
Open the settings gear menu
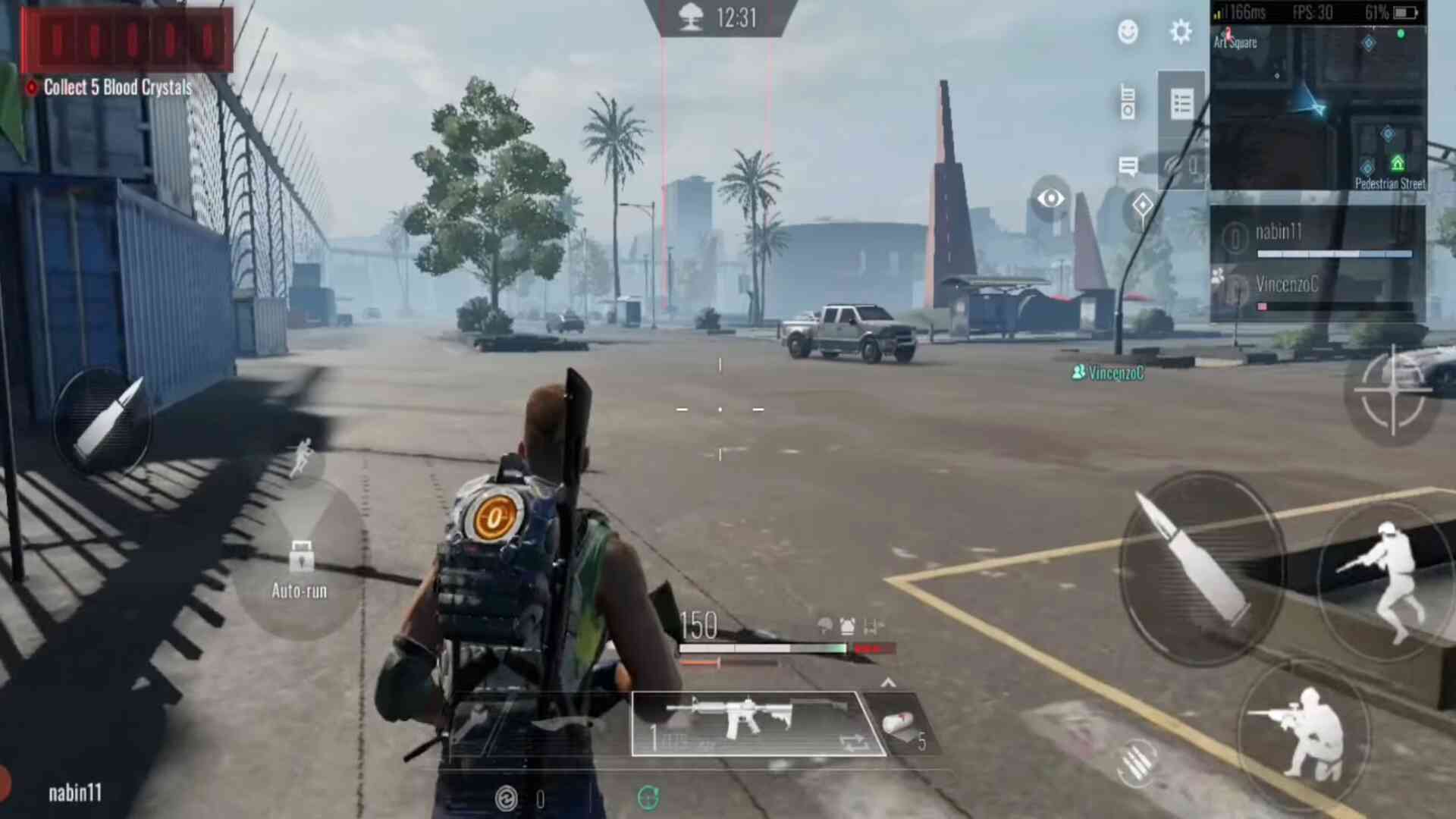click(x=1181, y=32)
